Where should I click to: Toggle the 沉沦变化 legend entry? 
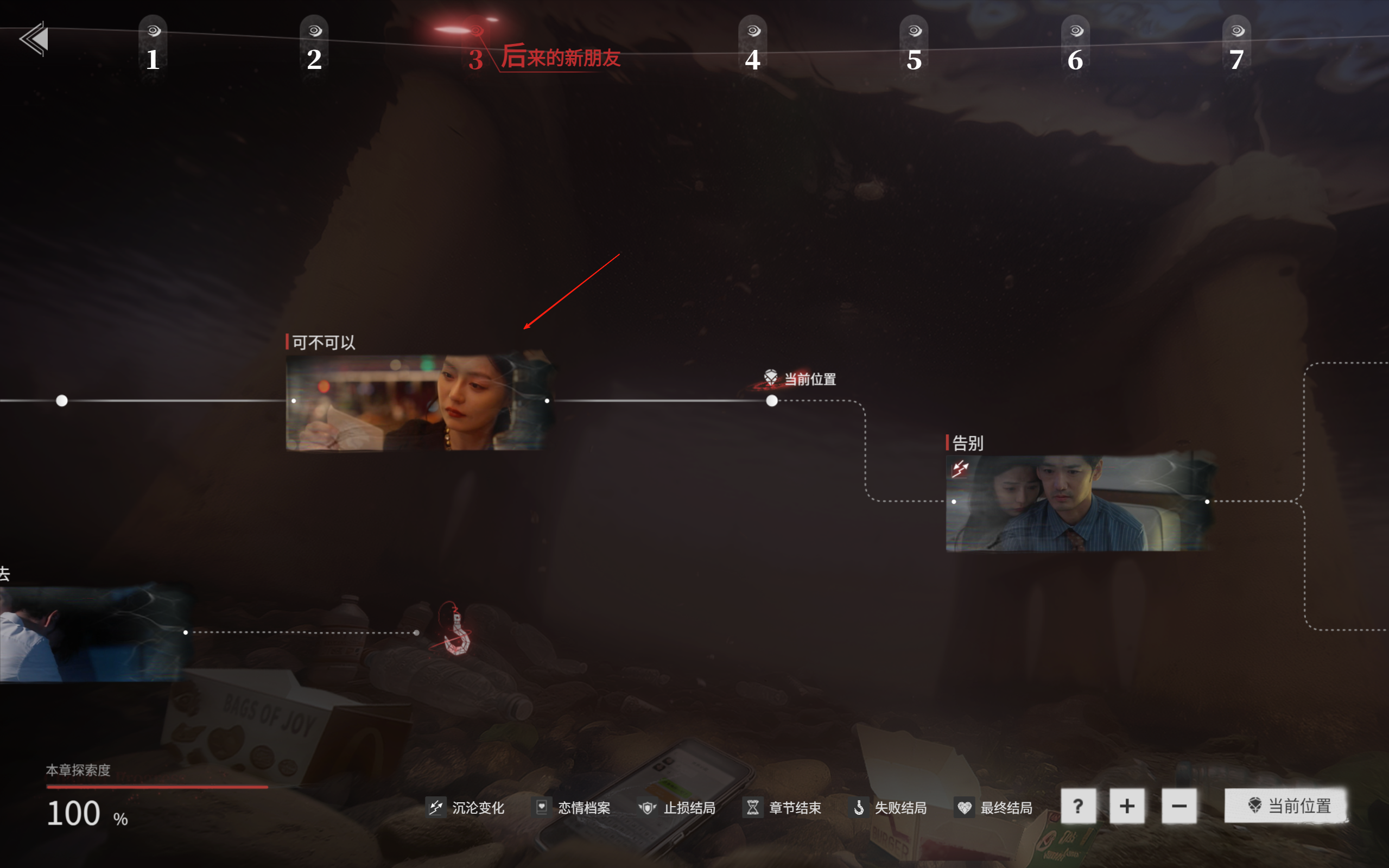tap(466, 808)
